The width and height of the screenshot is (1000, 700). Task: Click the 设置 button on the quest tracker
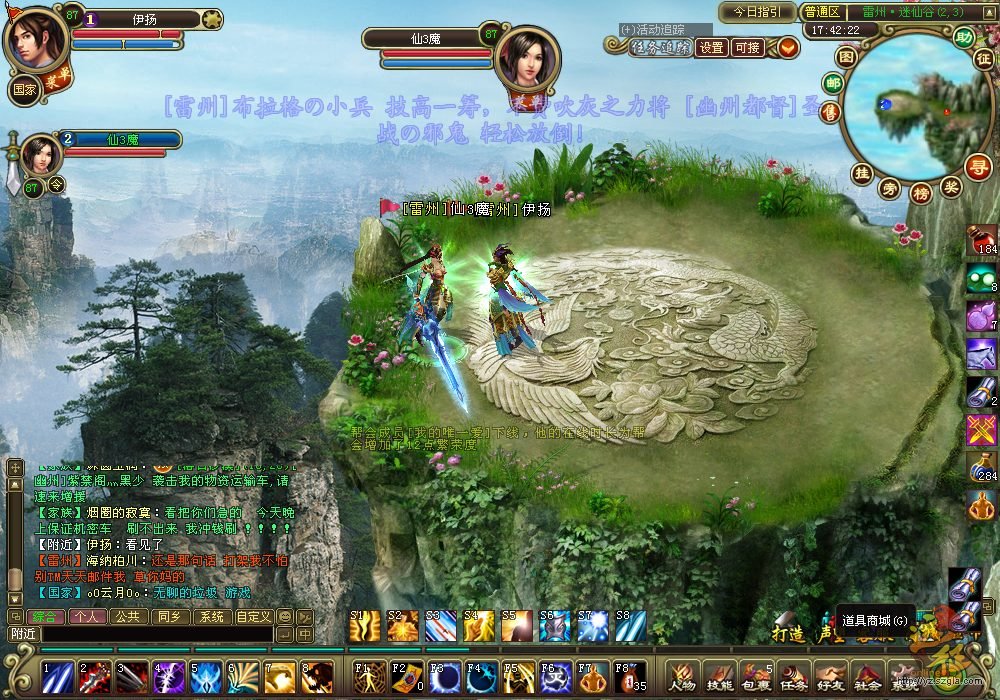(x=711, y=47)
